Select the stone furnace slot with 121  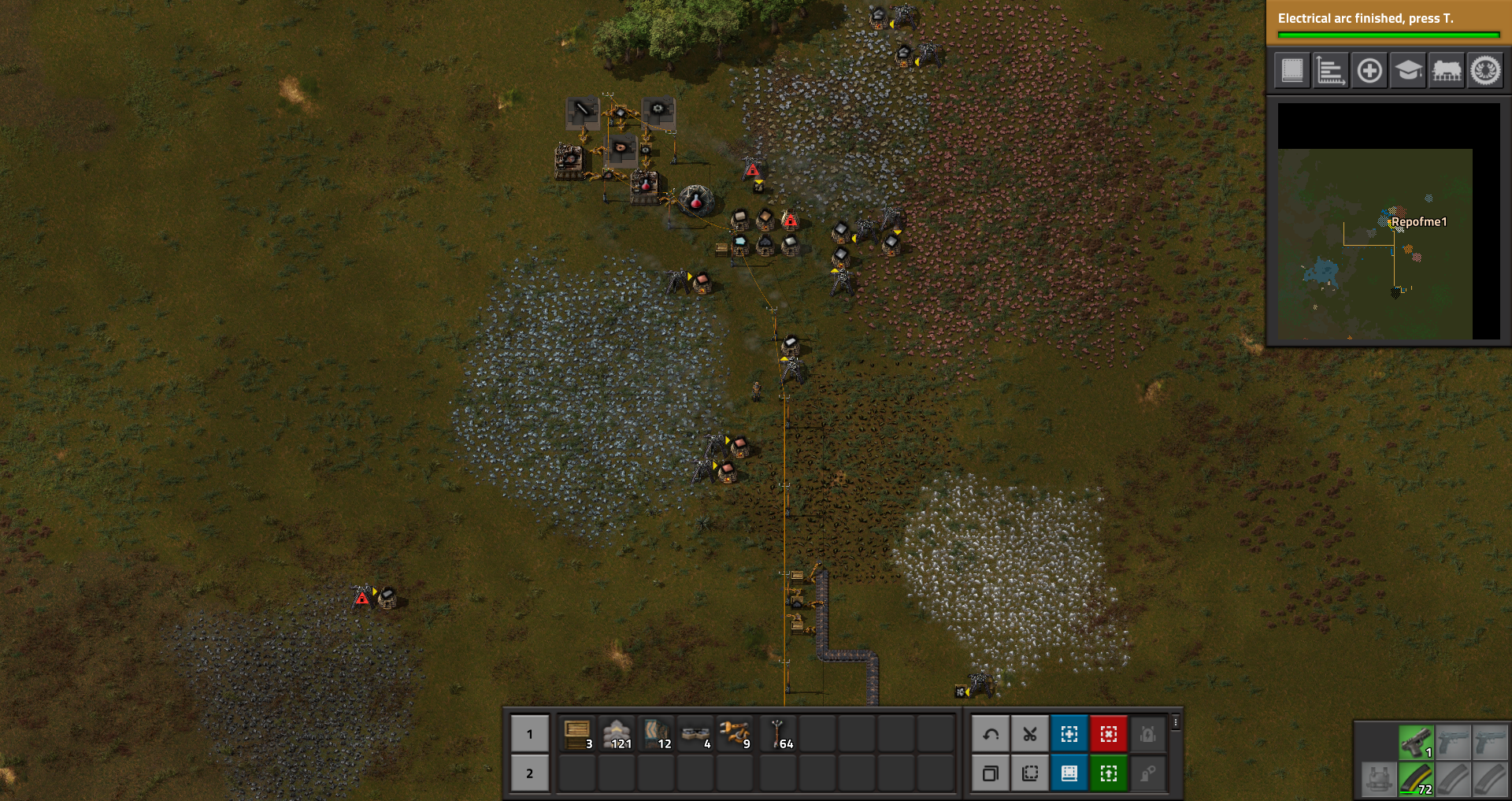point(617,734)
